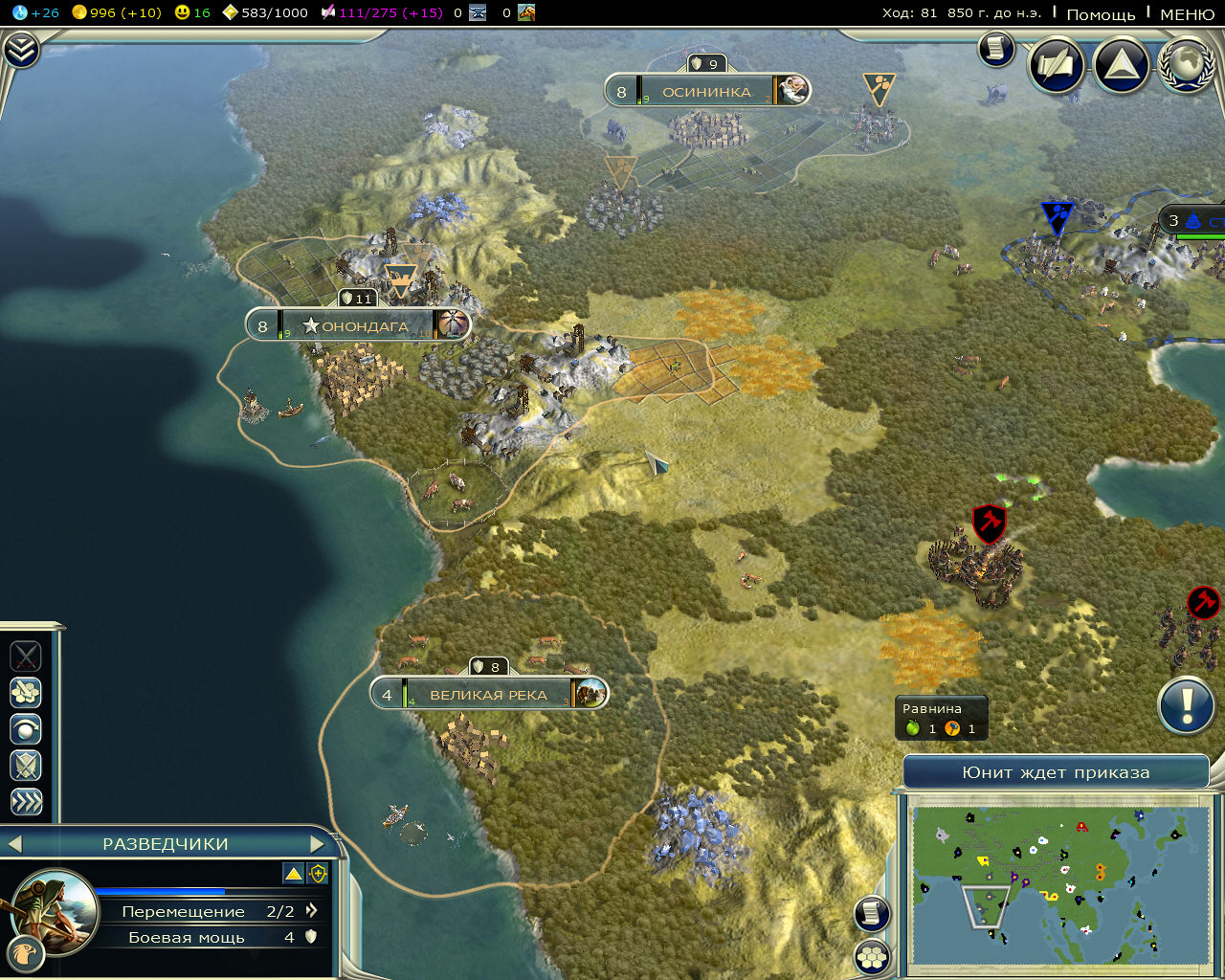Click on the world minimap
1225x980 pixels.
[1059, 885]
